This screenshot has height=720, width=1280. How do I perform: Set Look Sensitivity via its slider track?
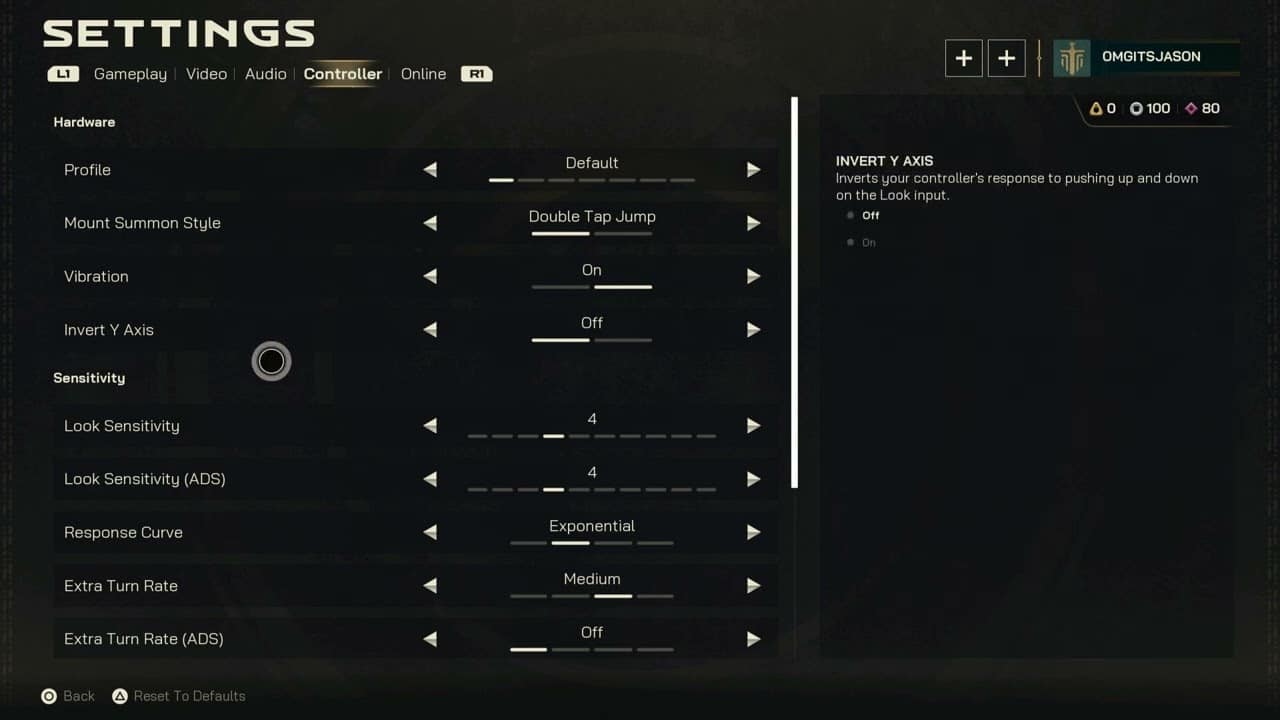coord(592,437)
